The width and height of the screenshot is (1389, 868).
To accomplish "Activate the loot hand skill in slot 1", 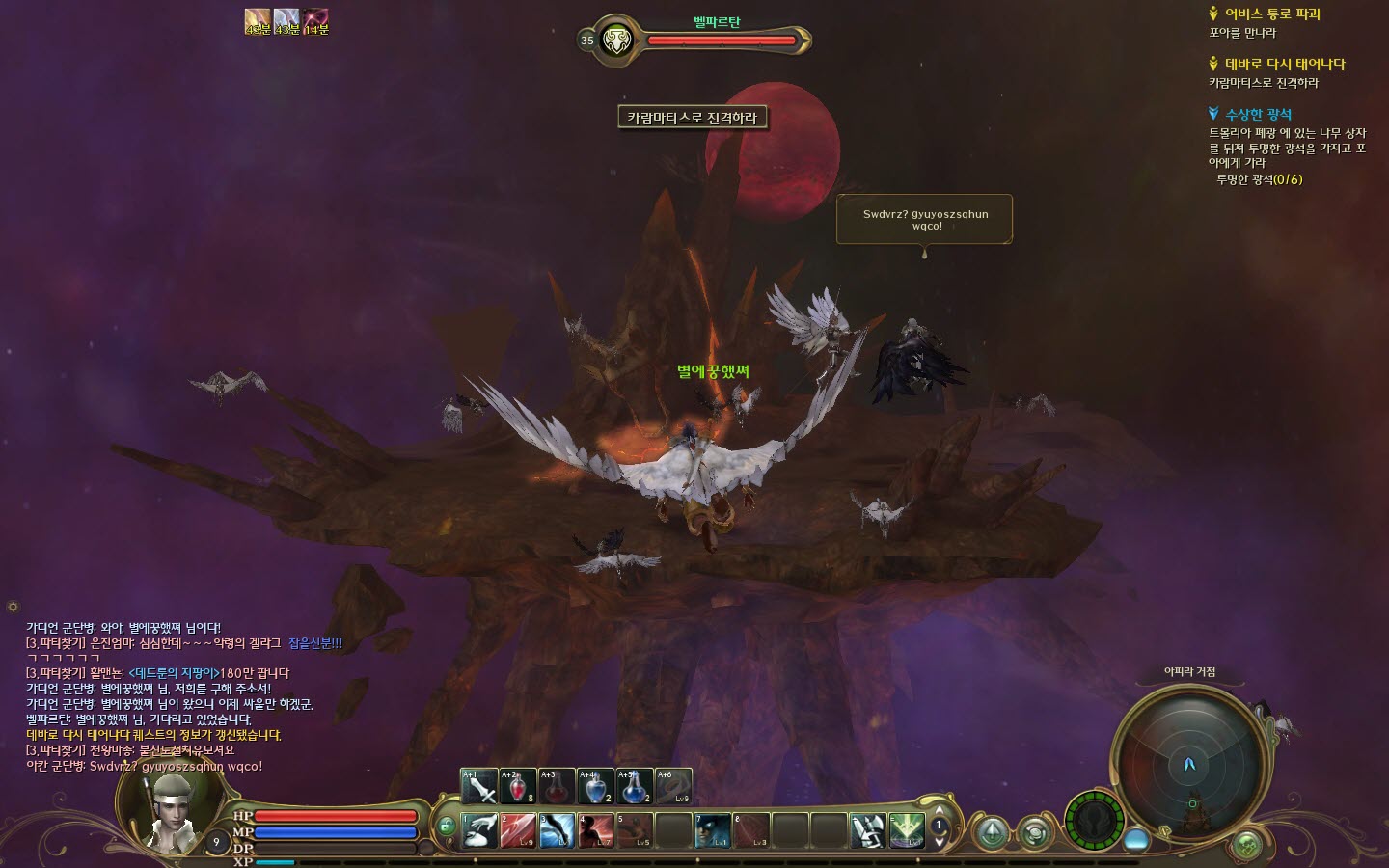I will 479,830.
